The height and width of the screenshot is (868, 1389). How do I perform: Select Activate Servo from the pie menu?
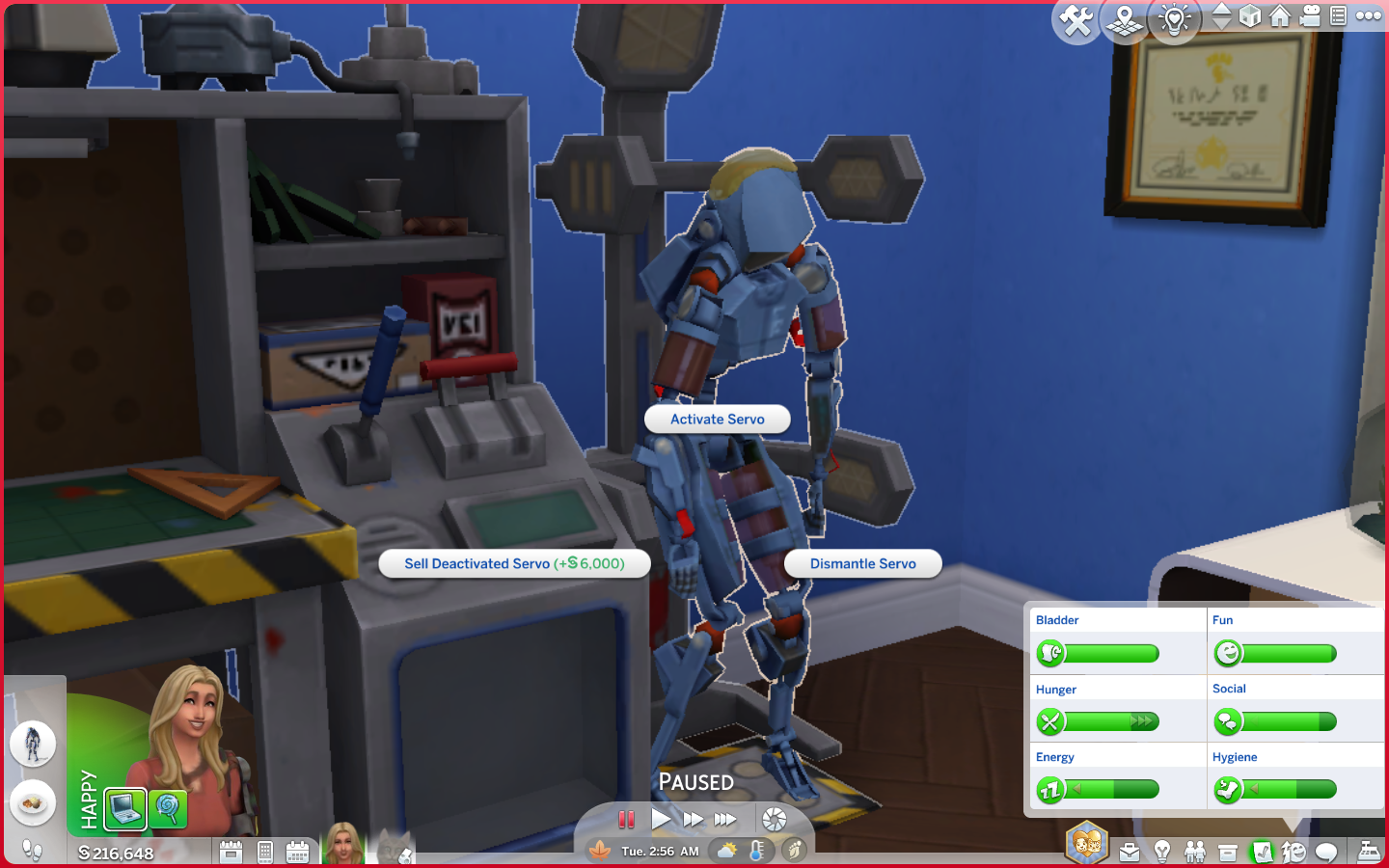coord(717,419)
